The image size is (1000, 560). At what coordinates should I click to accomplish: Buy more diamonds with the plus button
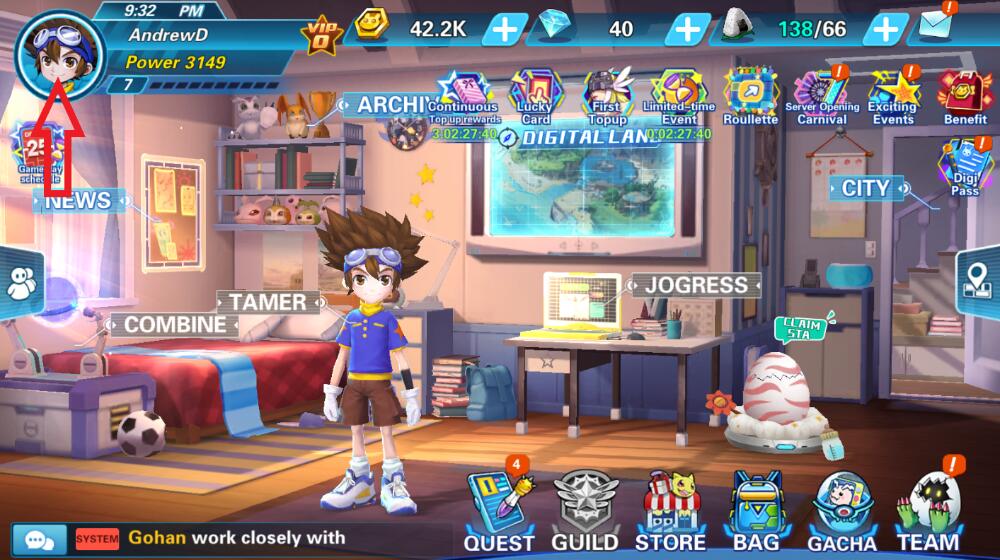point(687,29)
